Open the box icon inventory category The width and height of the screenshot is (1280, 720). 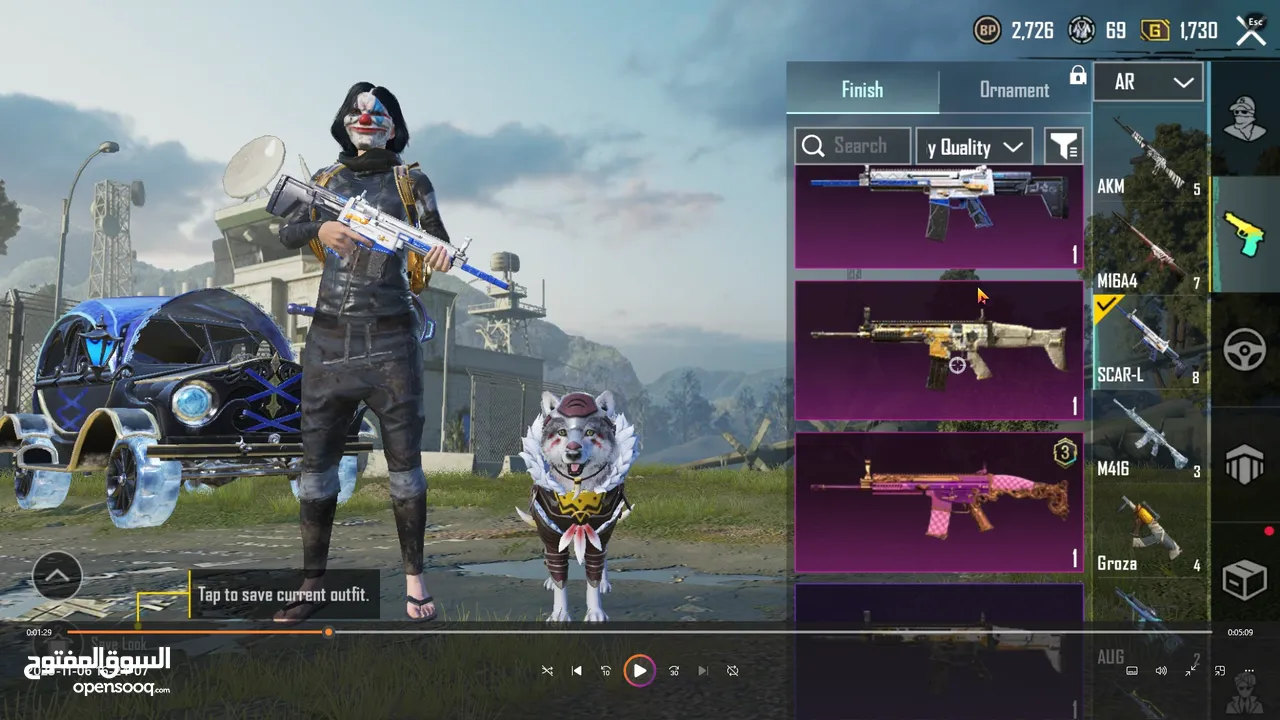tap(1245, 578)
